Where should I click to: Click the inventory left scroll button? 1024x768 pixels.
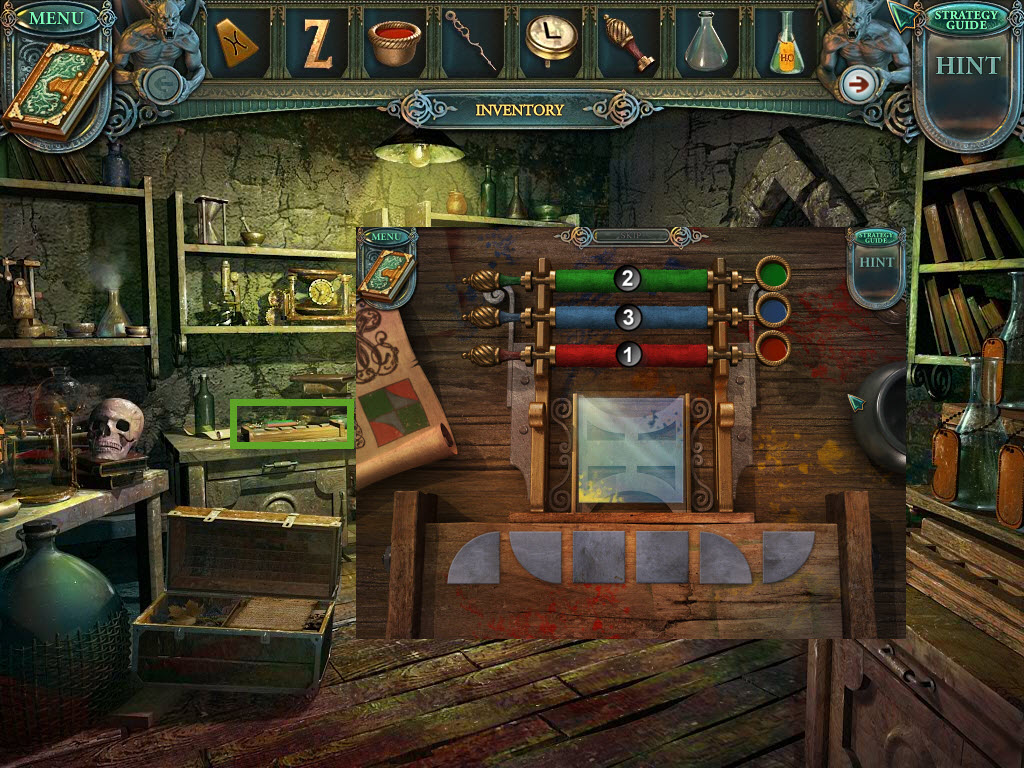click(160, 85)
